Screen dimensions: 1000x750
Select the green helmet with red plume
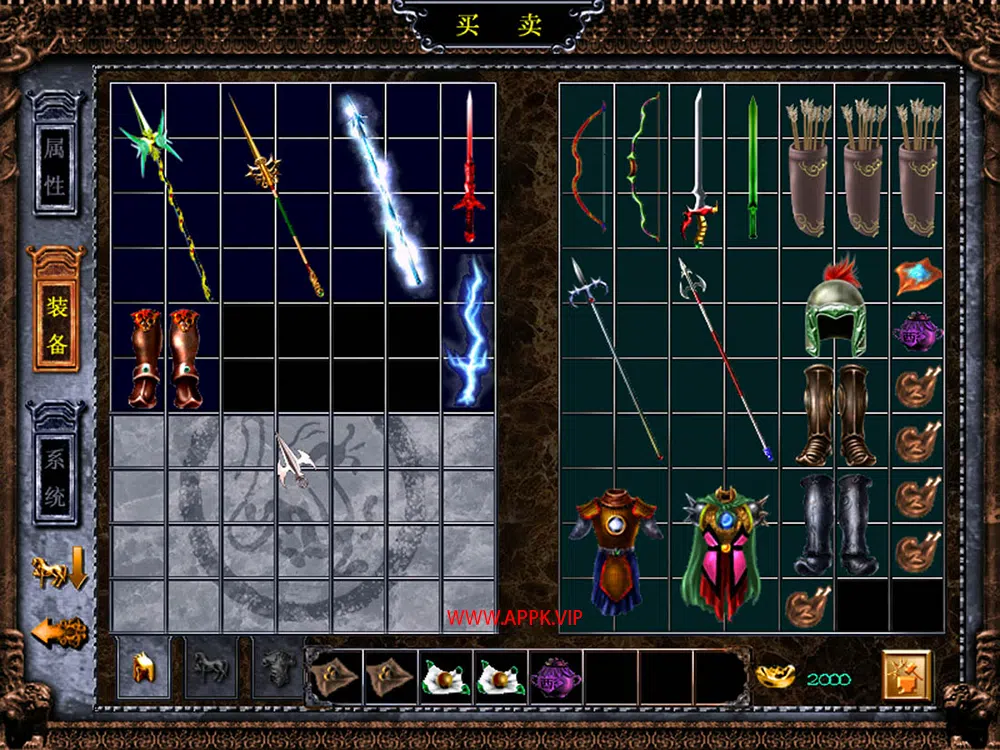(835, 308)
